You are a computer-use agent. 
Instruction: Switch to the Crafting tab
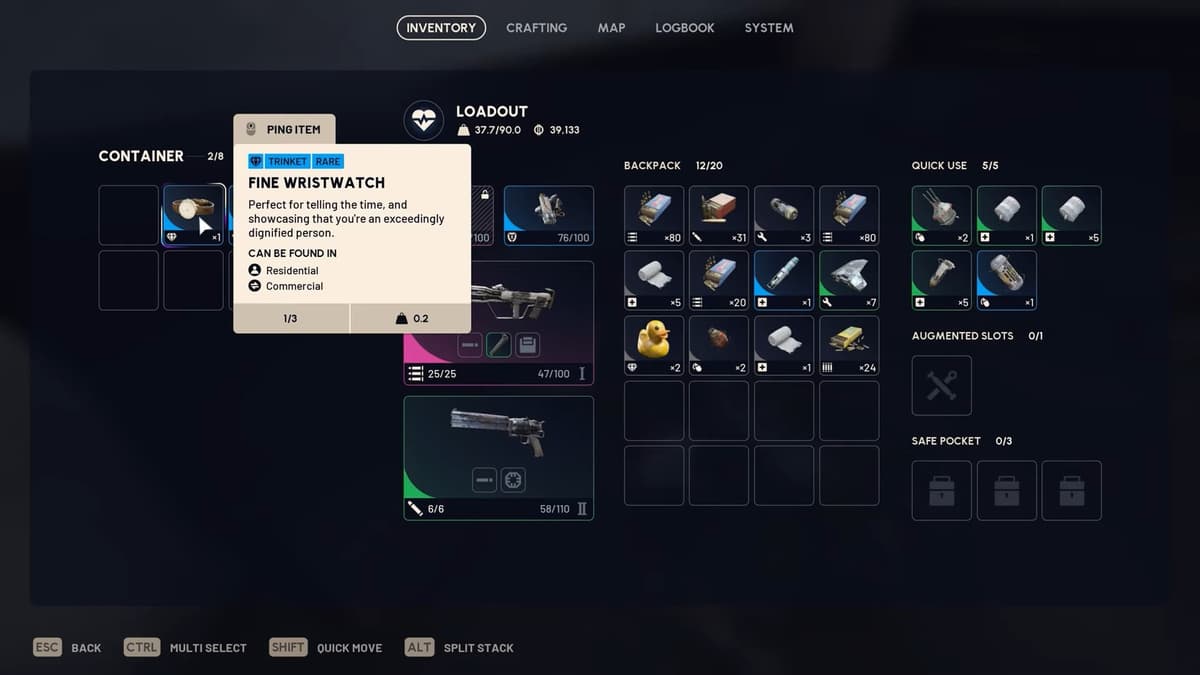(536, 28)
